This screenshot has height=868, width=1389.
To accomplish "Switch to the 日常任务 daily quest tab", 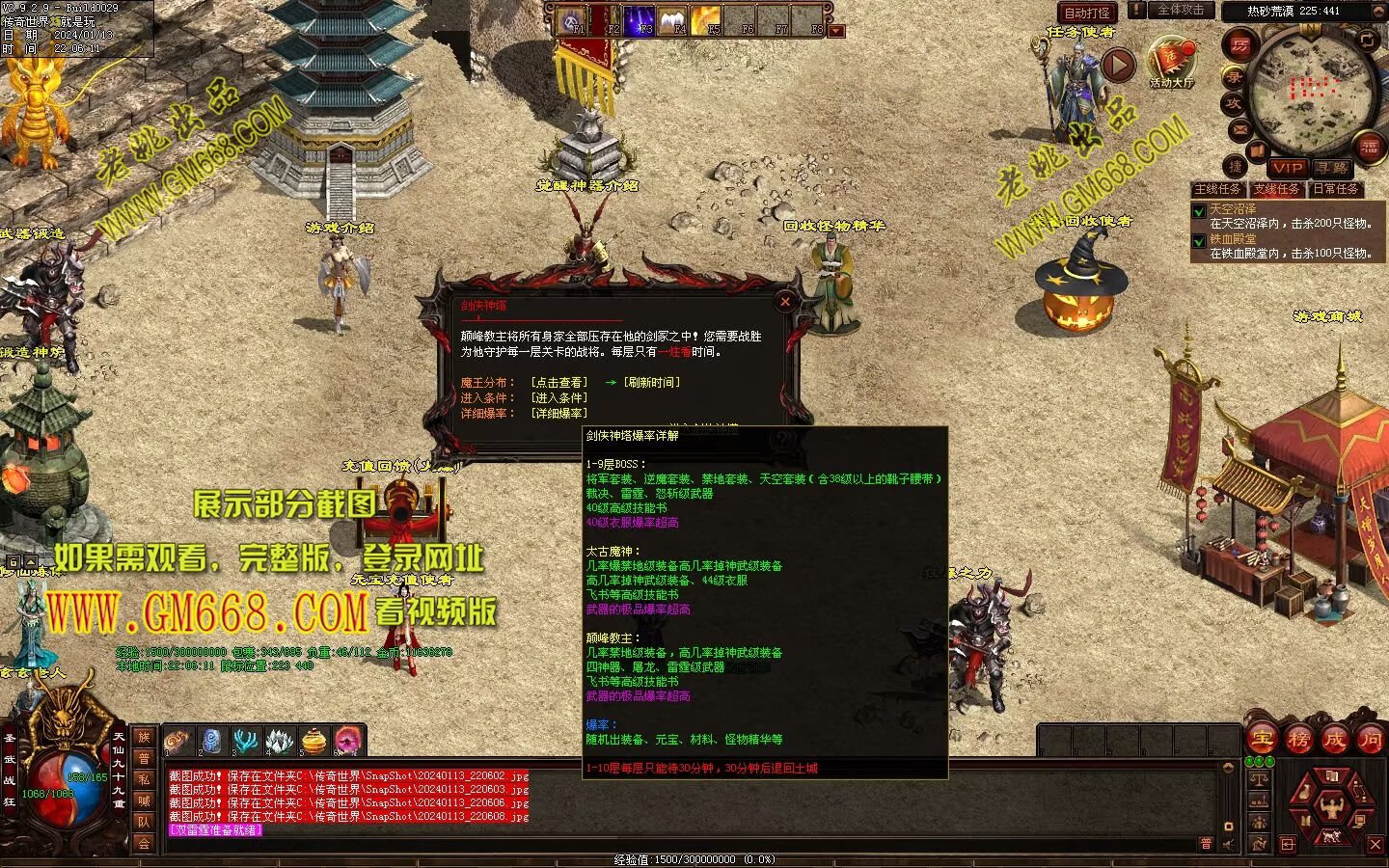I will 1335,189.
